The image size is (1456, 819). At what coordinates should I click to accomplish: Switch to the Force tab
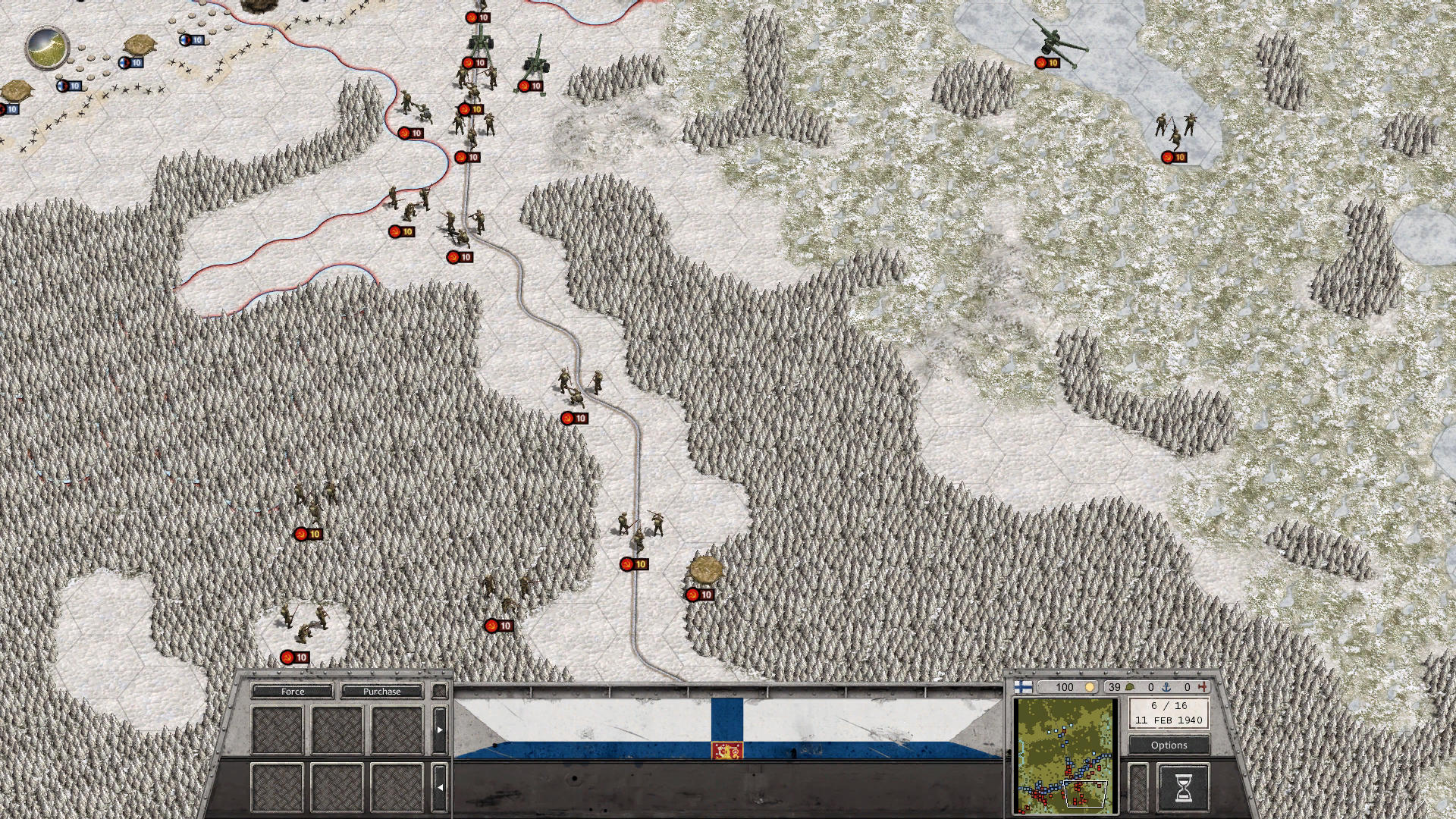[294, 692]
